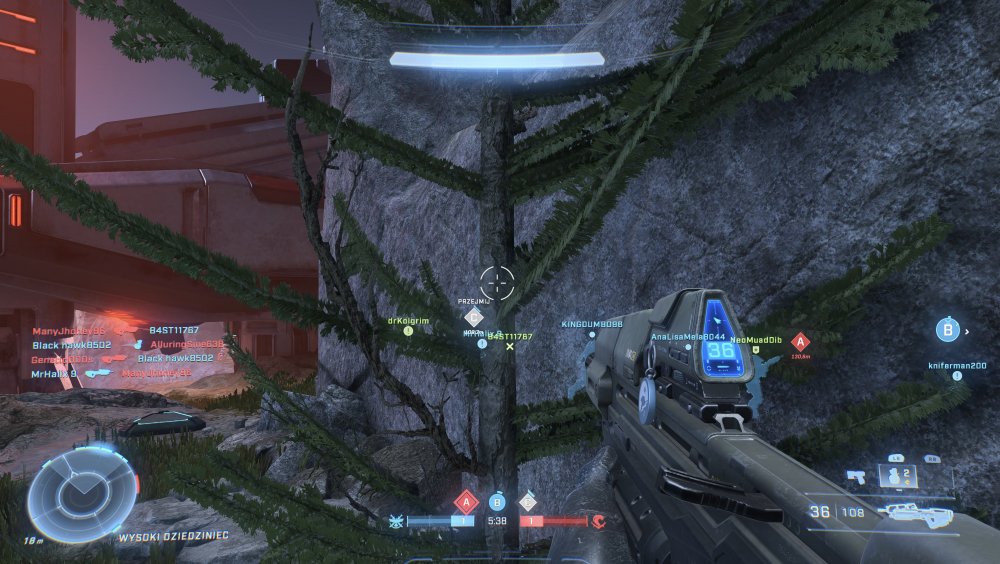Click the grey zone C indicator by the score bars
The width and height of the screenshot is (1000, 564).
(527, 501)
